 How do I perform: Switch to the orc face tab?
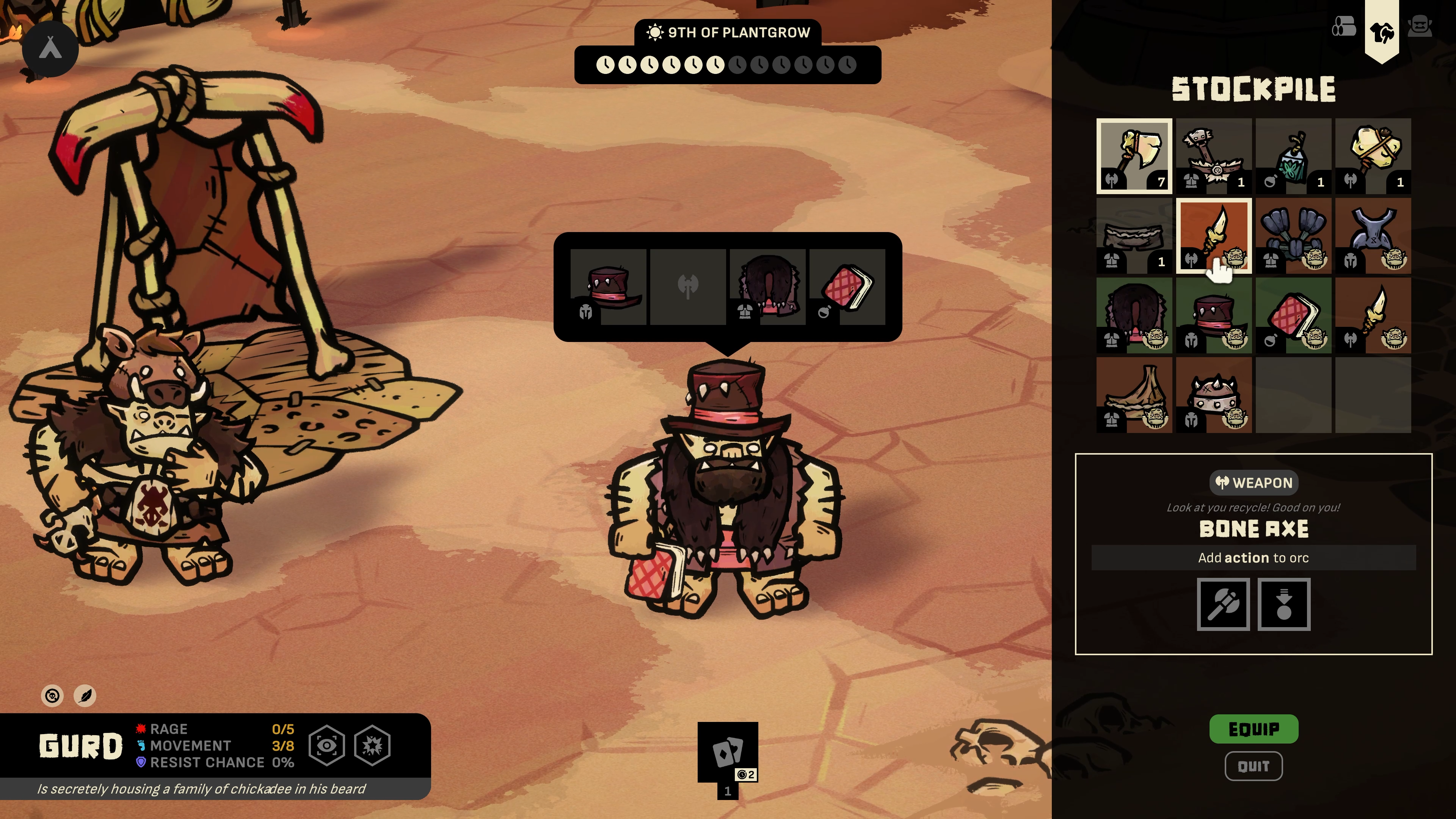tap(1419, 27)
